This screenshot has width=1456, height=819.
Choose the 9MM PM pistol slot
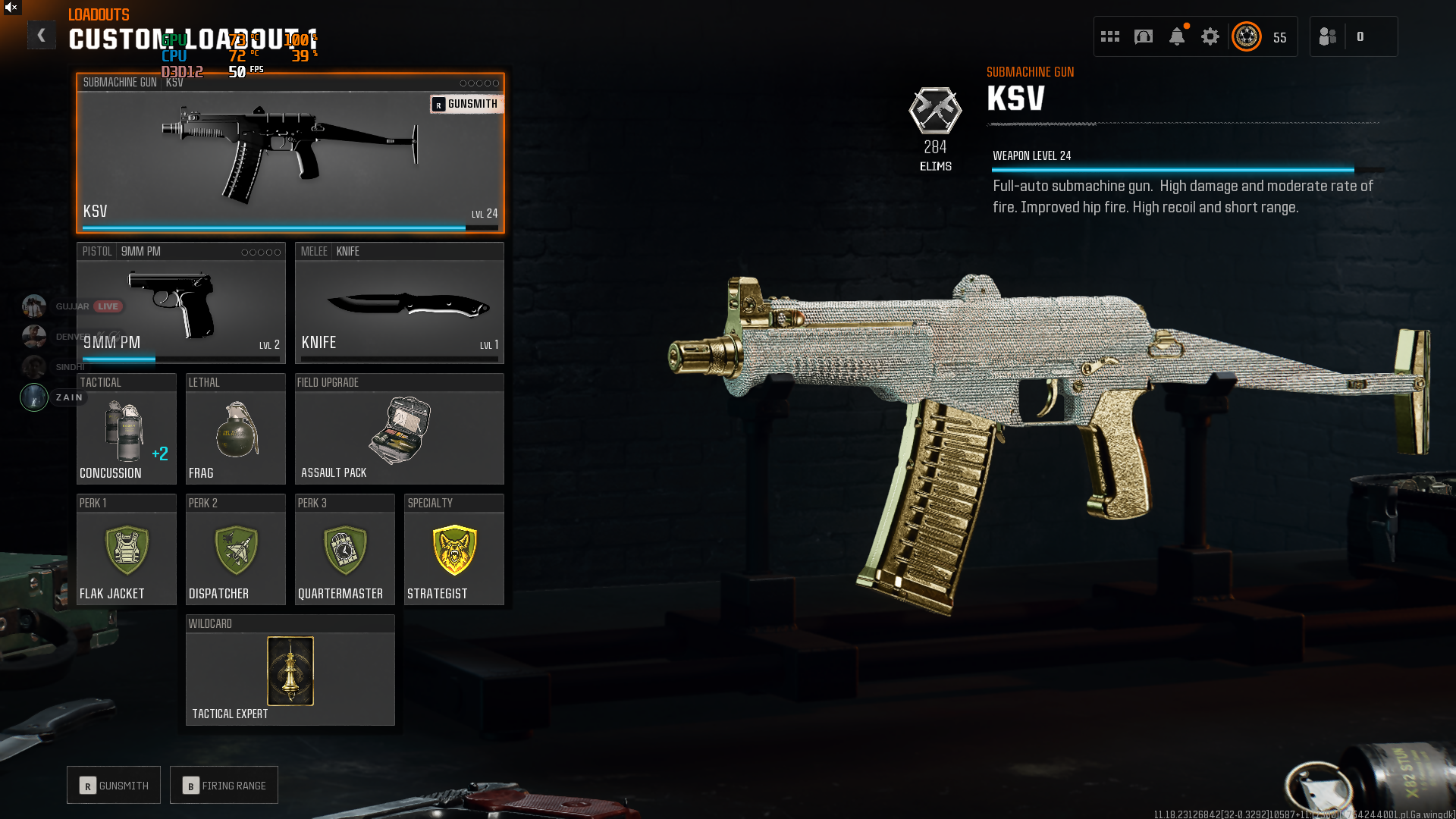[x=180, y=303]
